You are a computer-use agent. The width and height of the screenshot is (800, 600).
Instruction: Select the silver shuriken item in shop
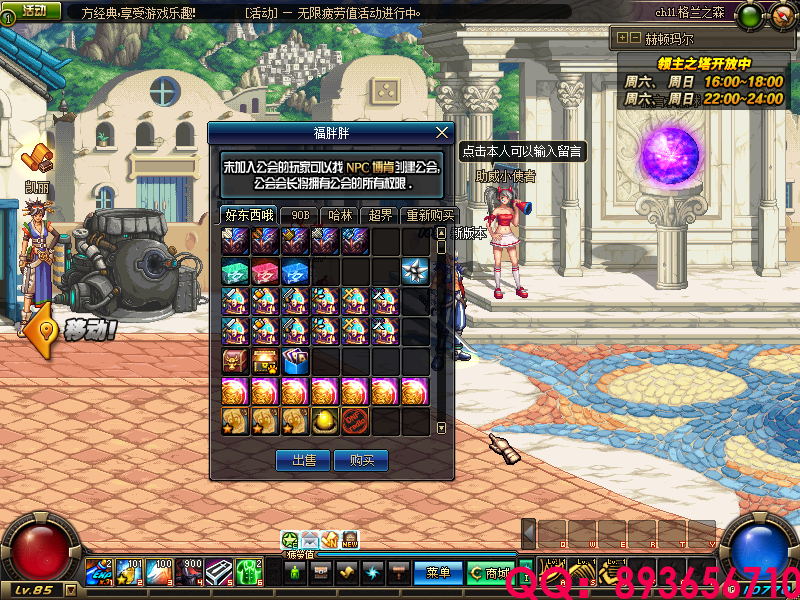[x=415, y=271]
